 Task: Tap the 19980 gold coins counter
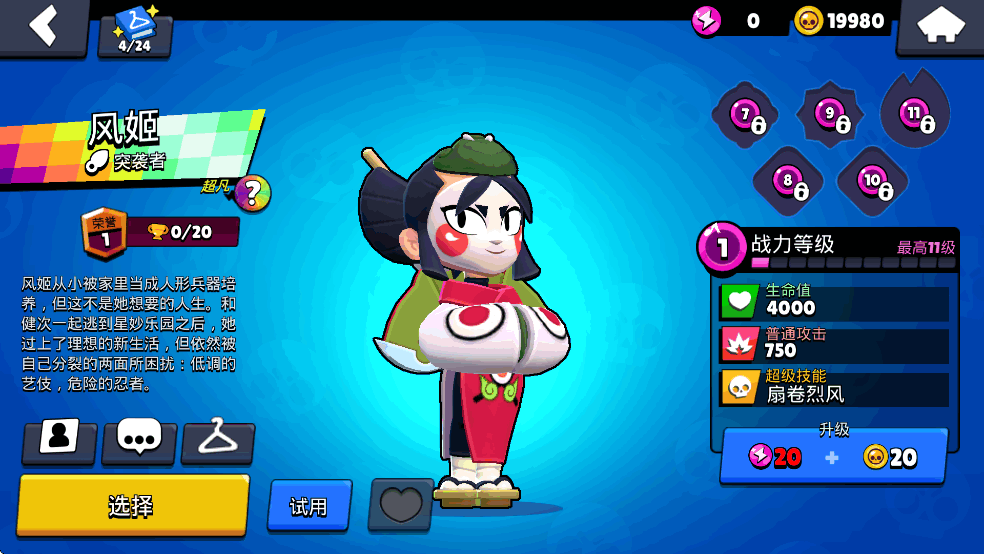(840, 20)
